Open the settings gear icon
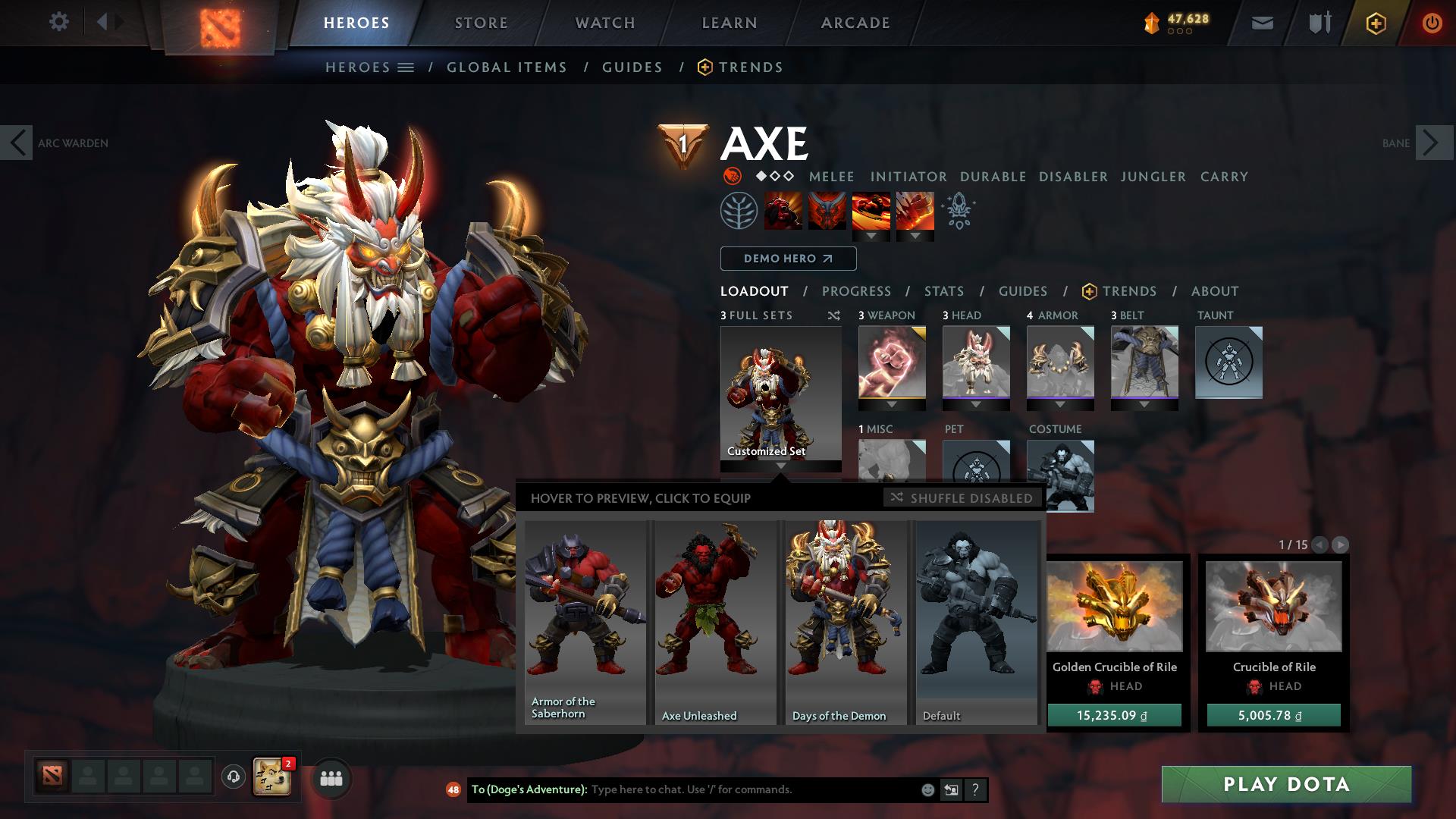The width and height of the screenshot is (1456, 819). point(59,22)
